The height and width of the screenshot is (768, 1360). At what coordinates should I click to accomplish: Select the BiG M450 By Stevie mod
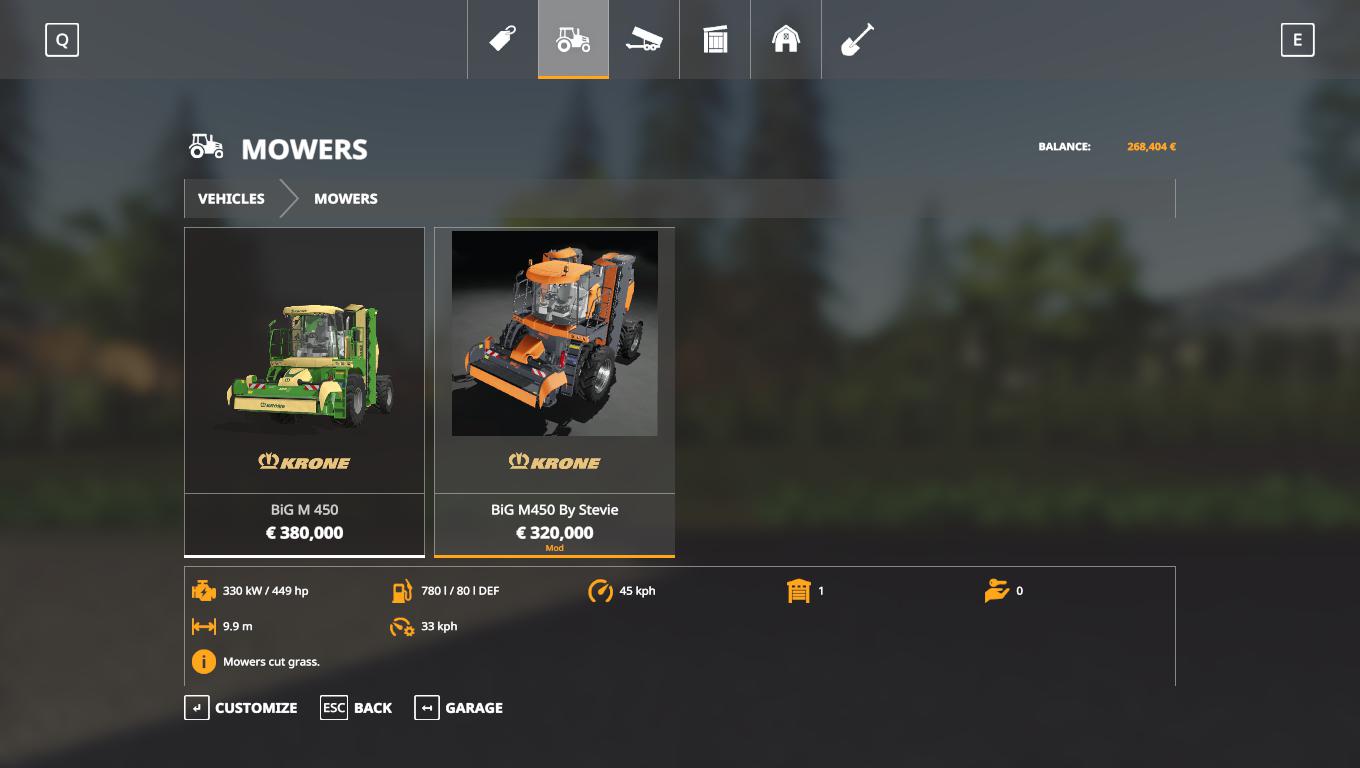tap(554, 390)
